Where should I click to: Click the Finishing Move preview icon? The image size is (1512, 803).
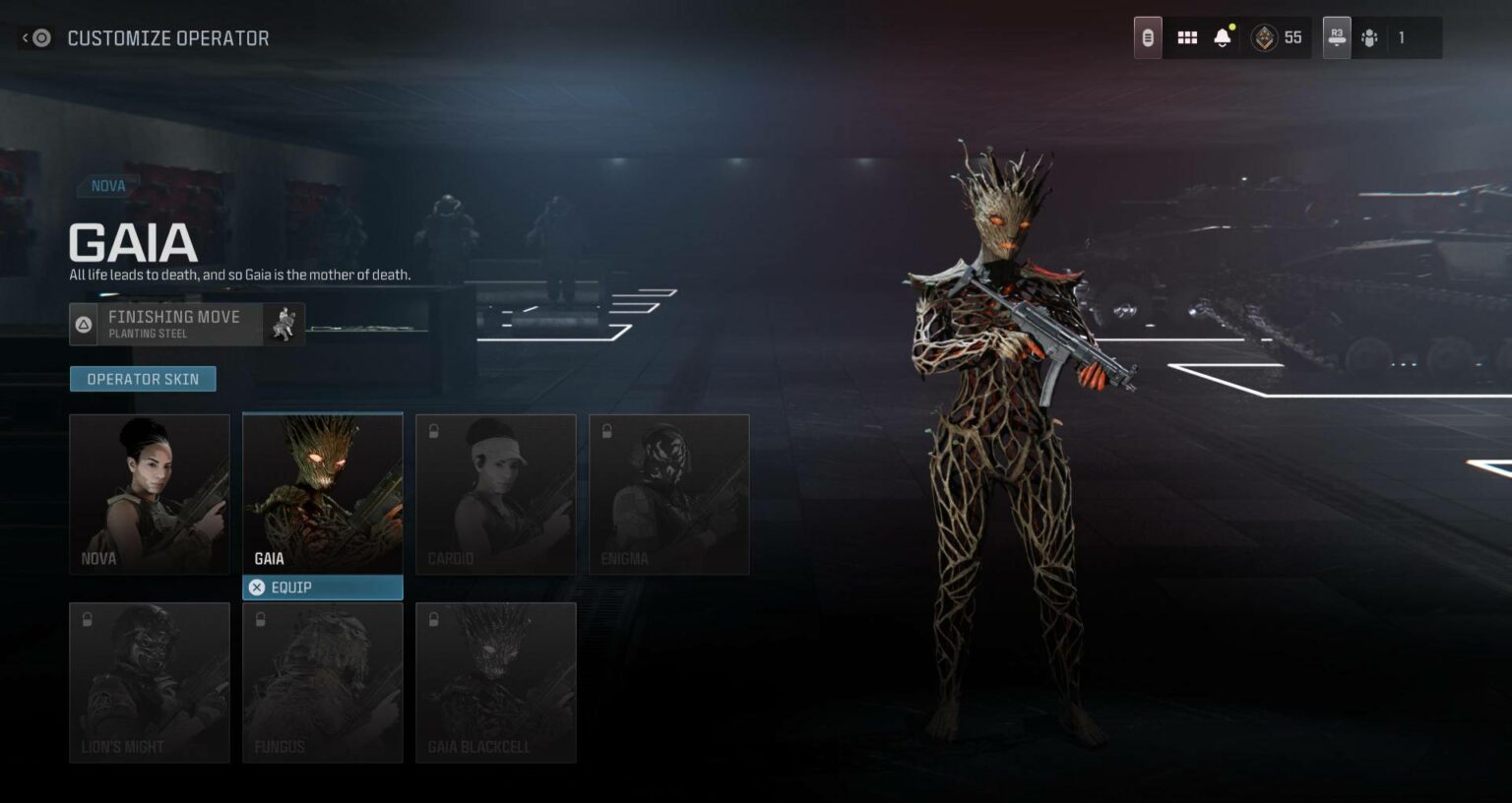point(283,325)
